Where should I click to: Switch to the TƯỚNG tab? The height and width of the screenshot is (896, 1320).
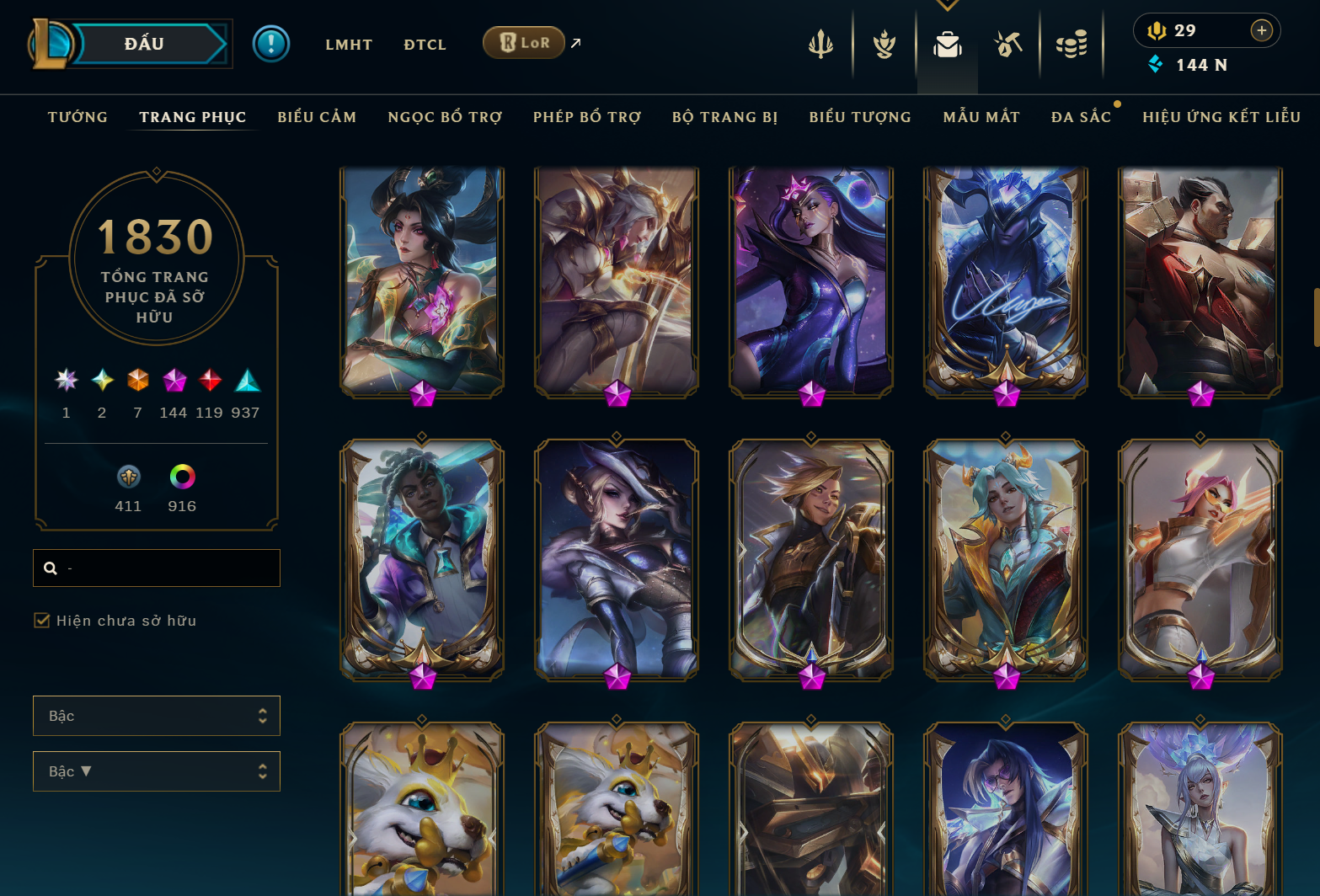[77, 117]
